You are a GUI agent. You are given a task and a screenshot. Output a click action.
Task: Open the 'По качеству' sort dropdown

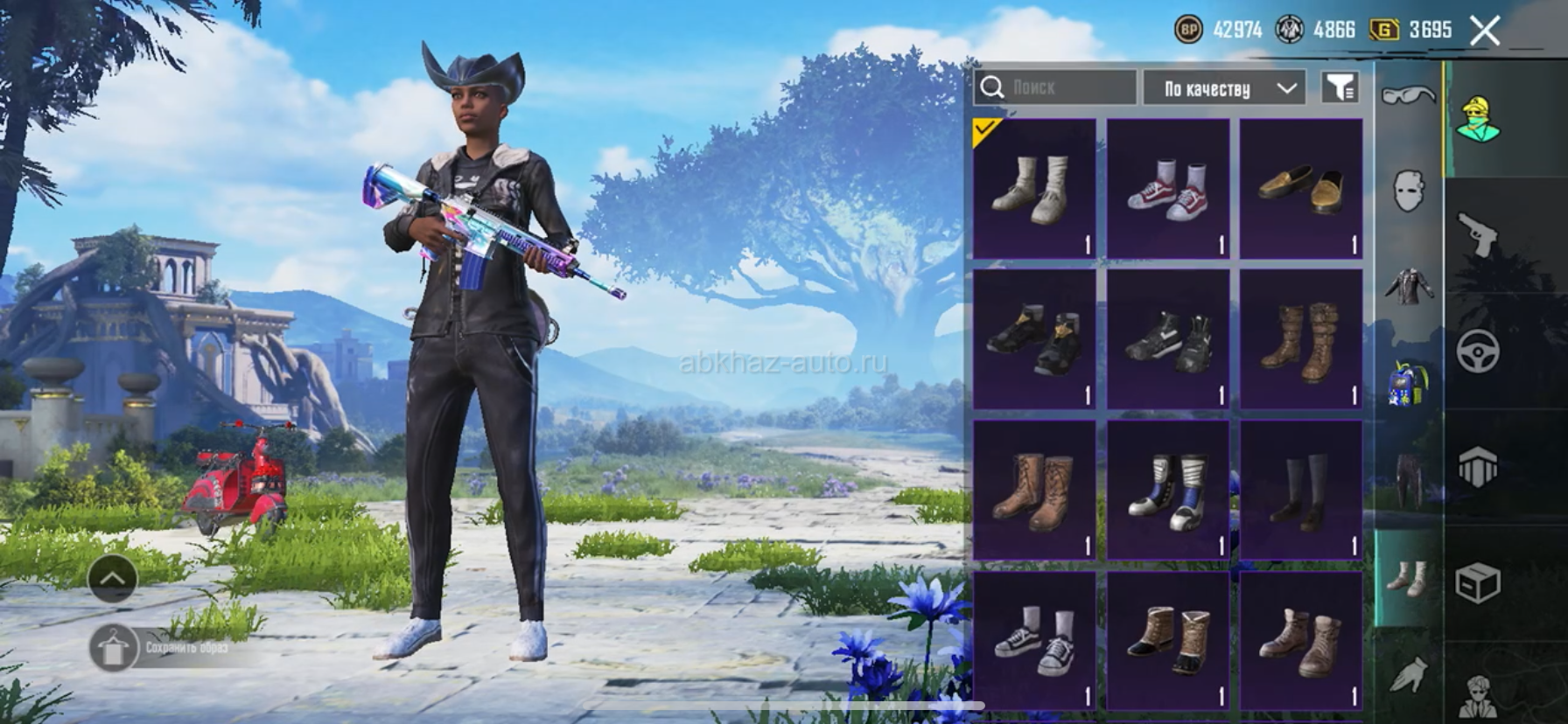[1224, 88]
